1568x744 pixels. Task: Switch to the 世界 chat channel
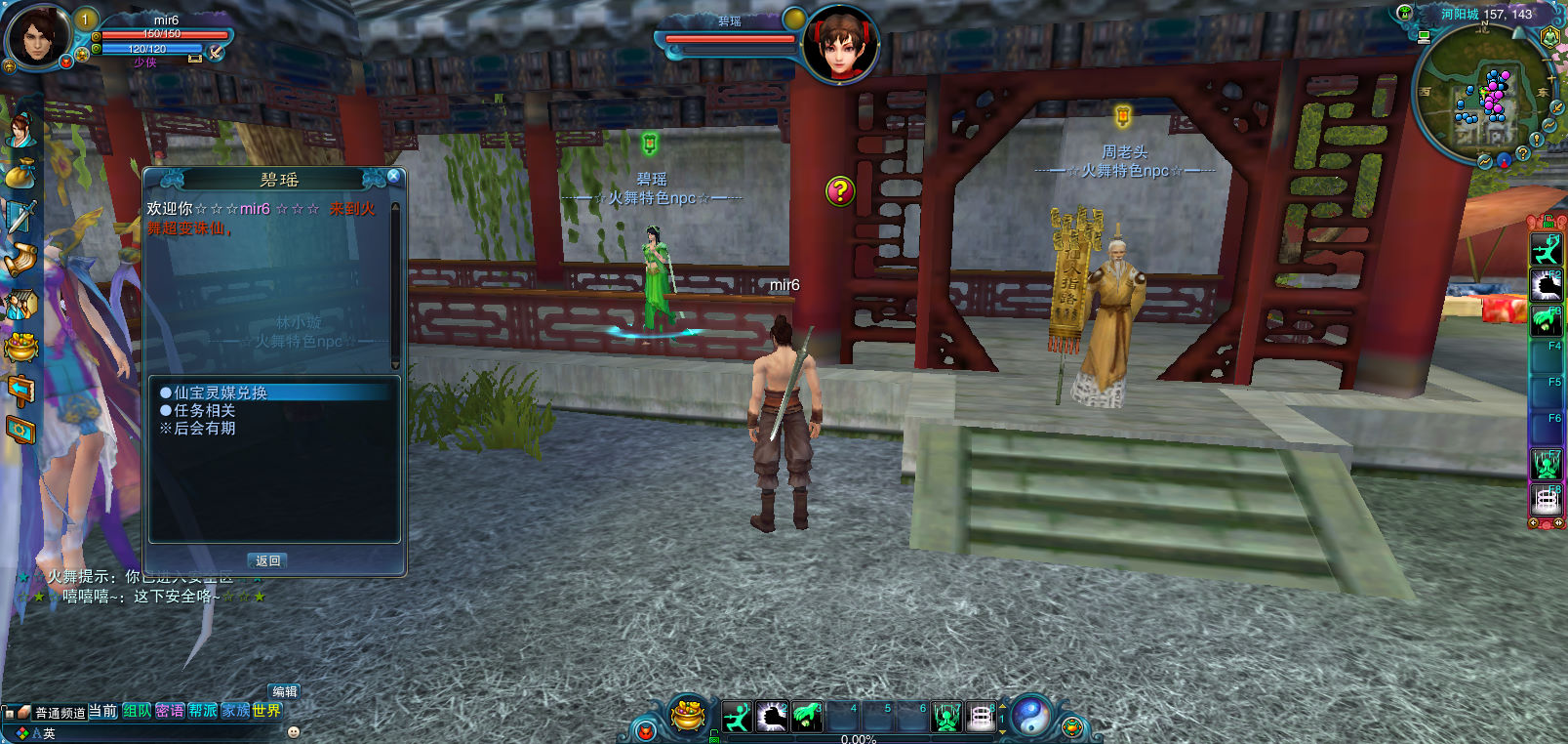coord(266,711)
